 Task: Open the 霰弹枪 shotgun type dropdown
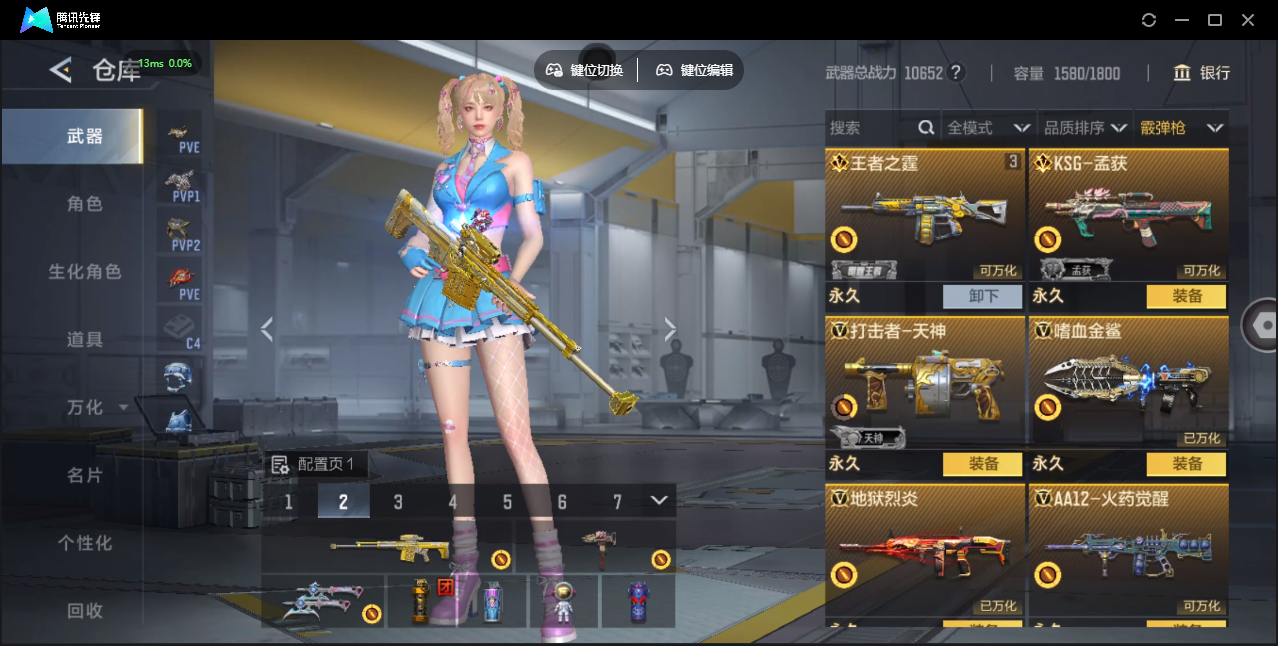coord(1181,128)
